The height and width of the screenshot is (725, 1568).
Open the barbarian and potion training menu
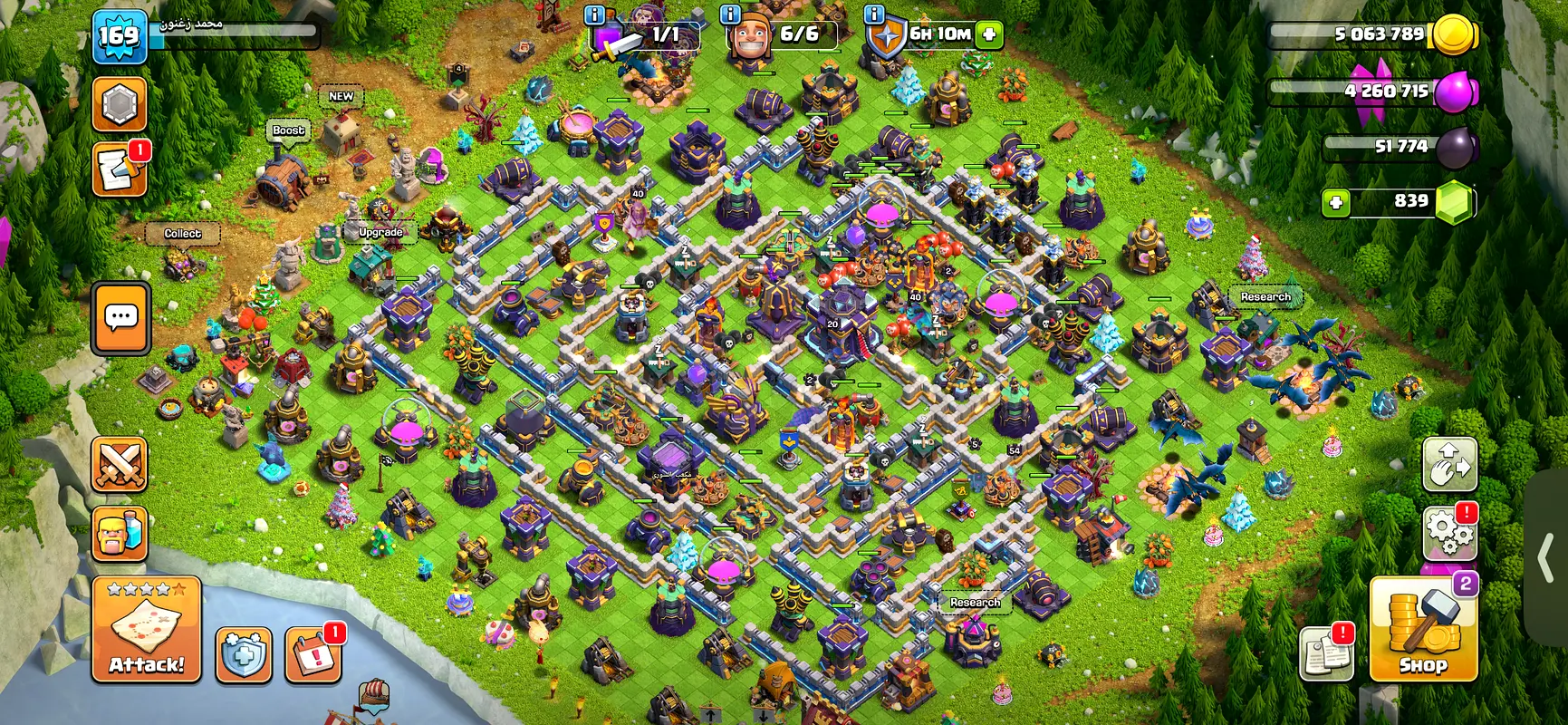120,534
